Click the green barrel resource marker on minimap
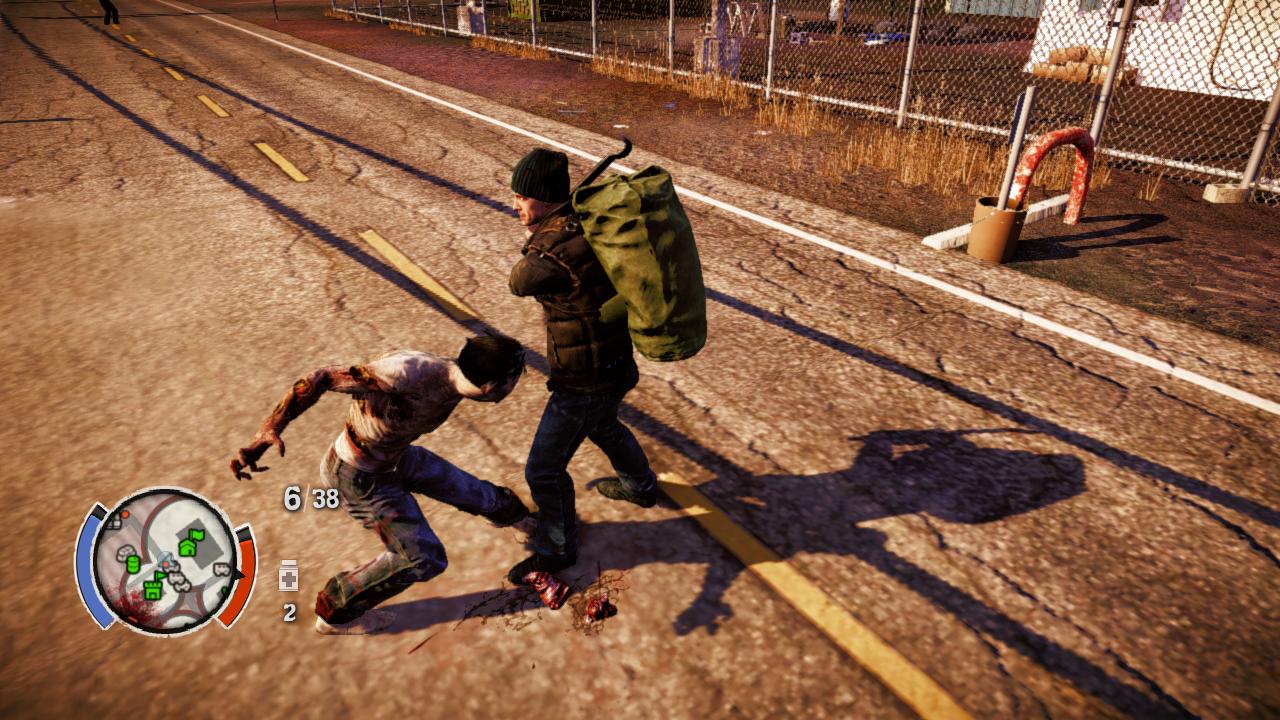This screenshot has height=720, width=1280. 133,564
